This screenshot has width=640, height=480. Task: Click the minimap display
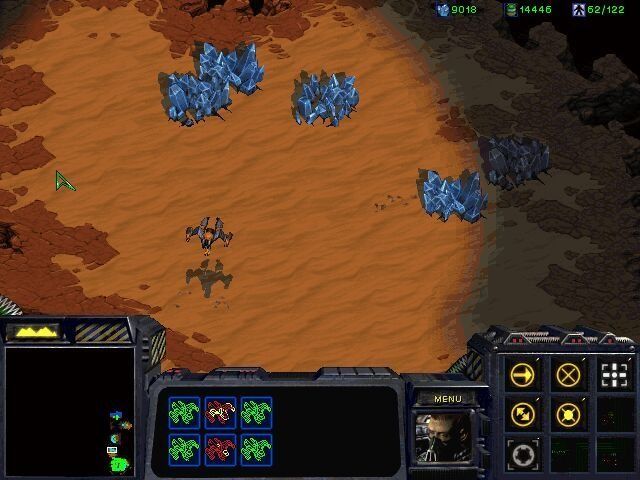(69, 410)
